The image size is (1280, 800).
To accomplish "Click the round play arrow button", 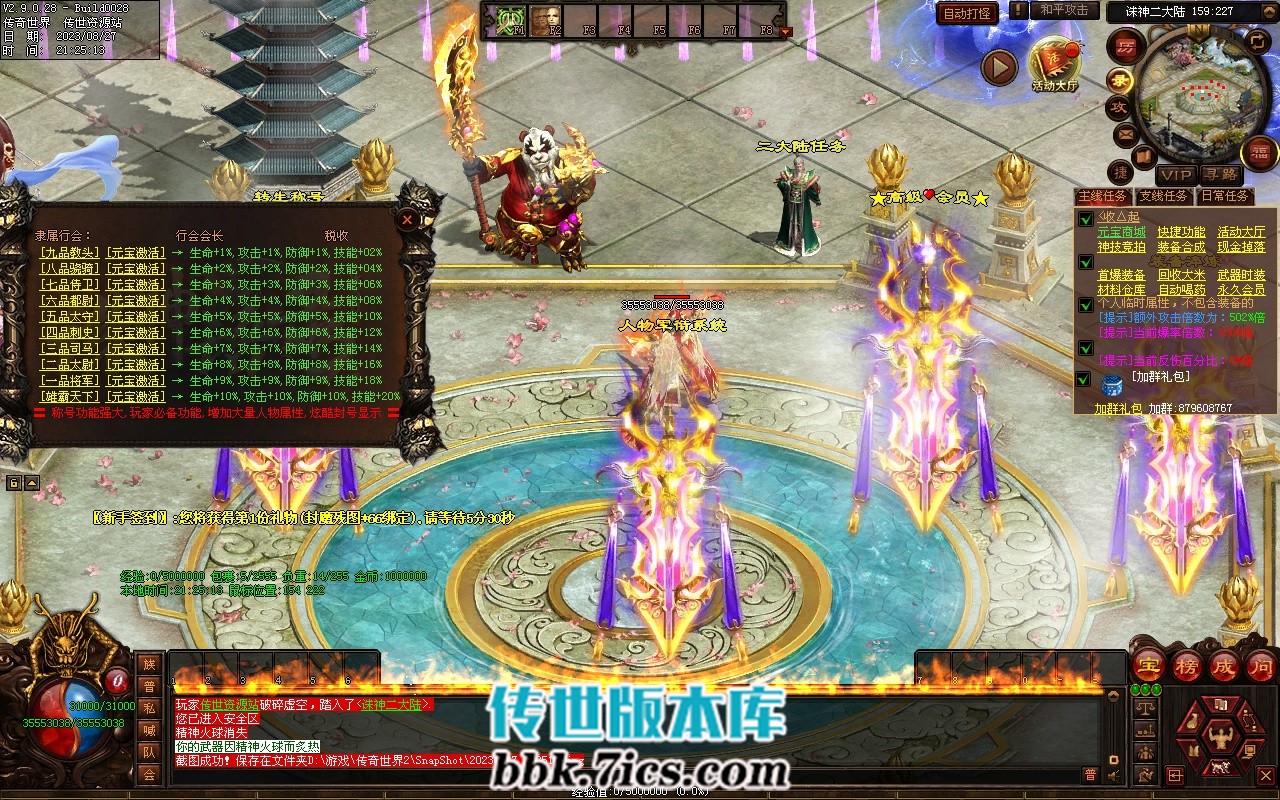I will [998, 67].
